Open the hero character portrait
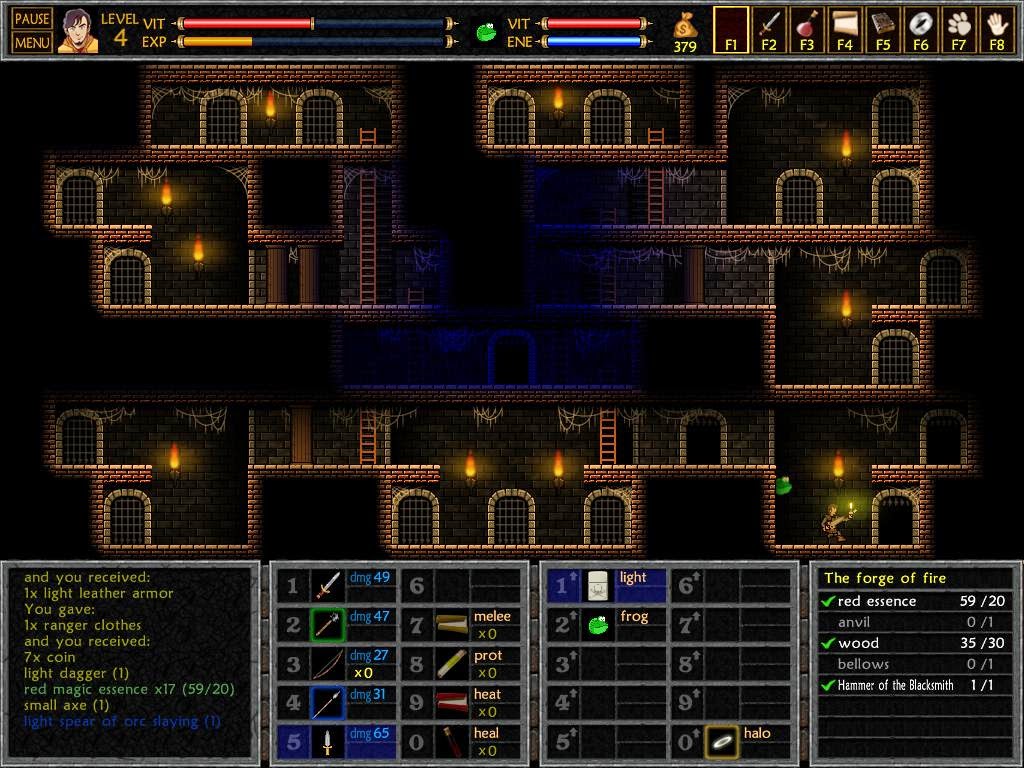The height and width of the screenshot is (768, 1024). point(77,31)
